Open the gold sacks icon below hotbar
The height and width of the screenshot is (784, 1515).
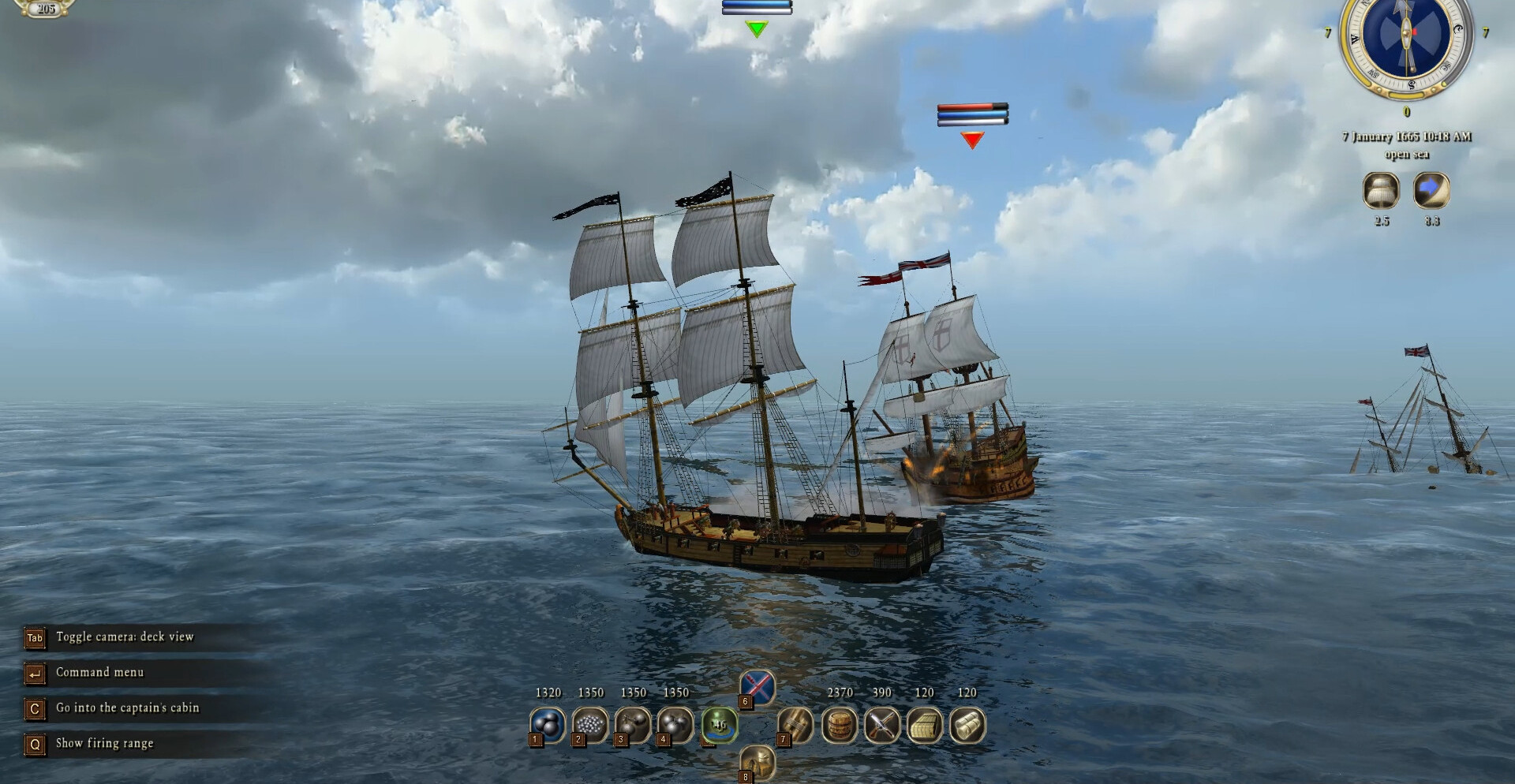pyautogui.click(x=757, y=762)
